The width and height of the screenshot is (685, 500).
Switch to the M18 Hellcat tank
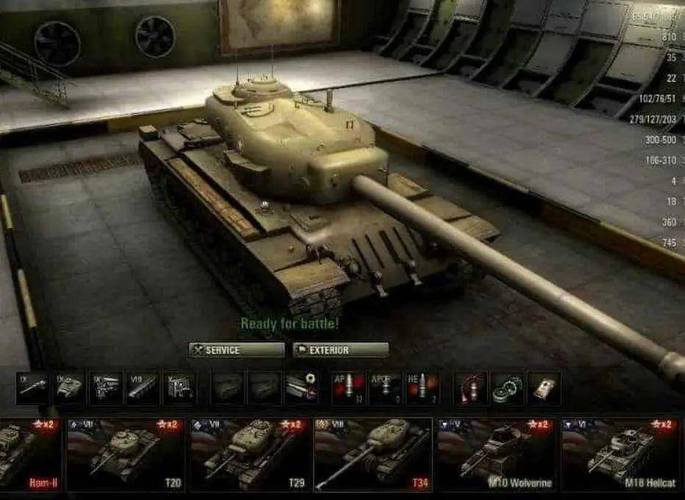coord(620,454)
